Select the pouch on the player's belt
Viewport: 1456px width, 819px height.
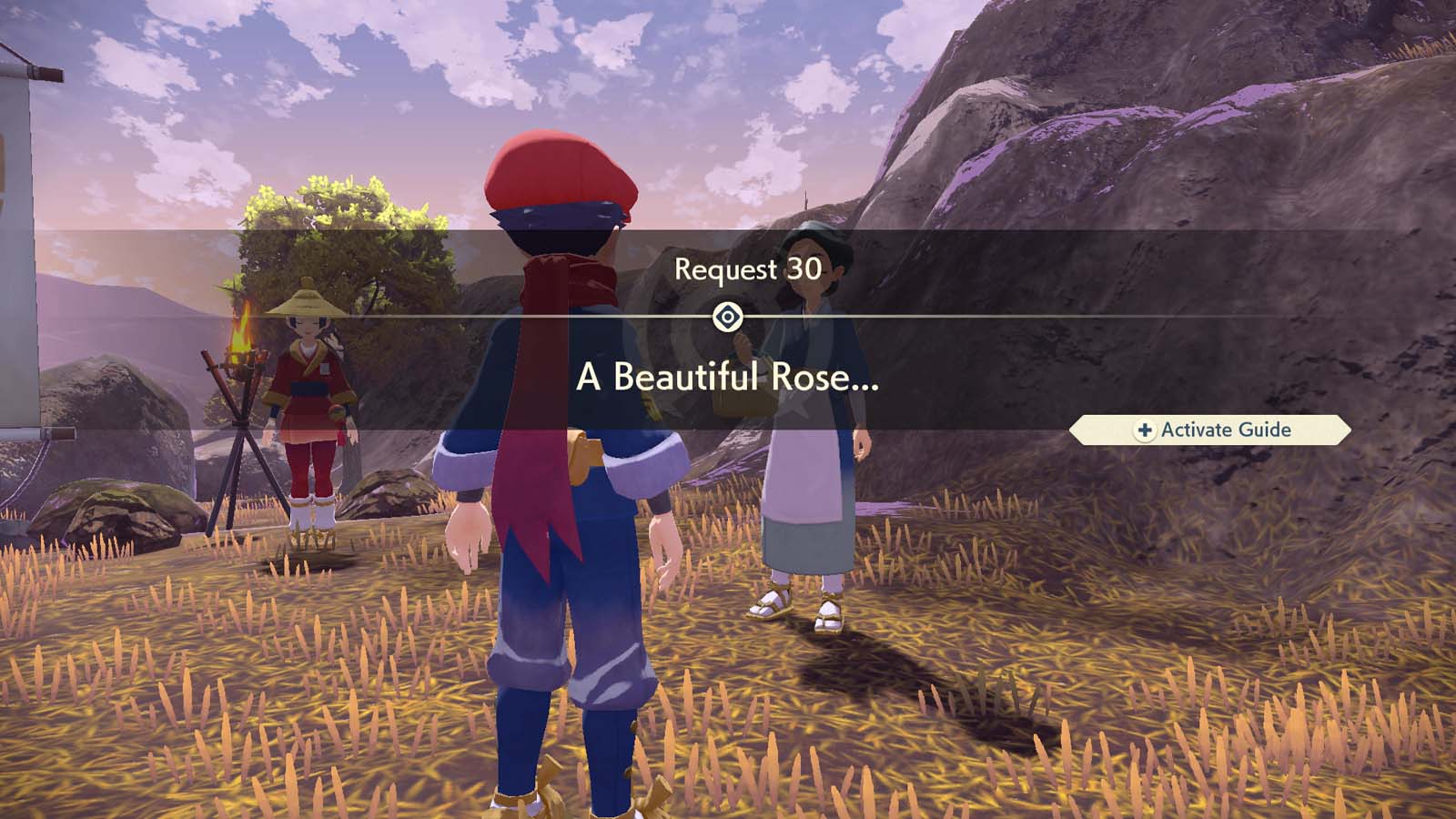[x=583, y=456]
